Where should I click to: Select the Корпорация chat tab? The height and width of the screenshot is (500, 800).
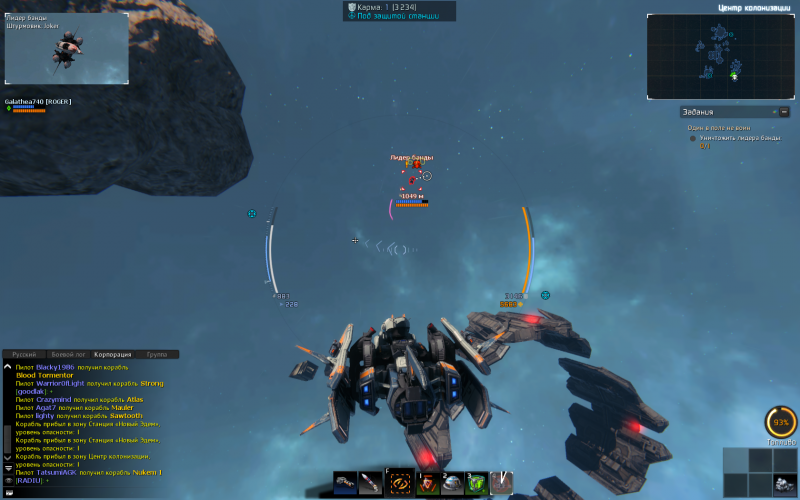(x=112, y=354)
